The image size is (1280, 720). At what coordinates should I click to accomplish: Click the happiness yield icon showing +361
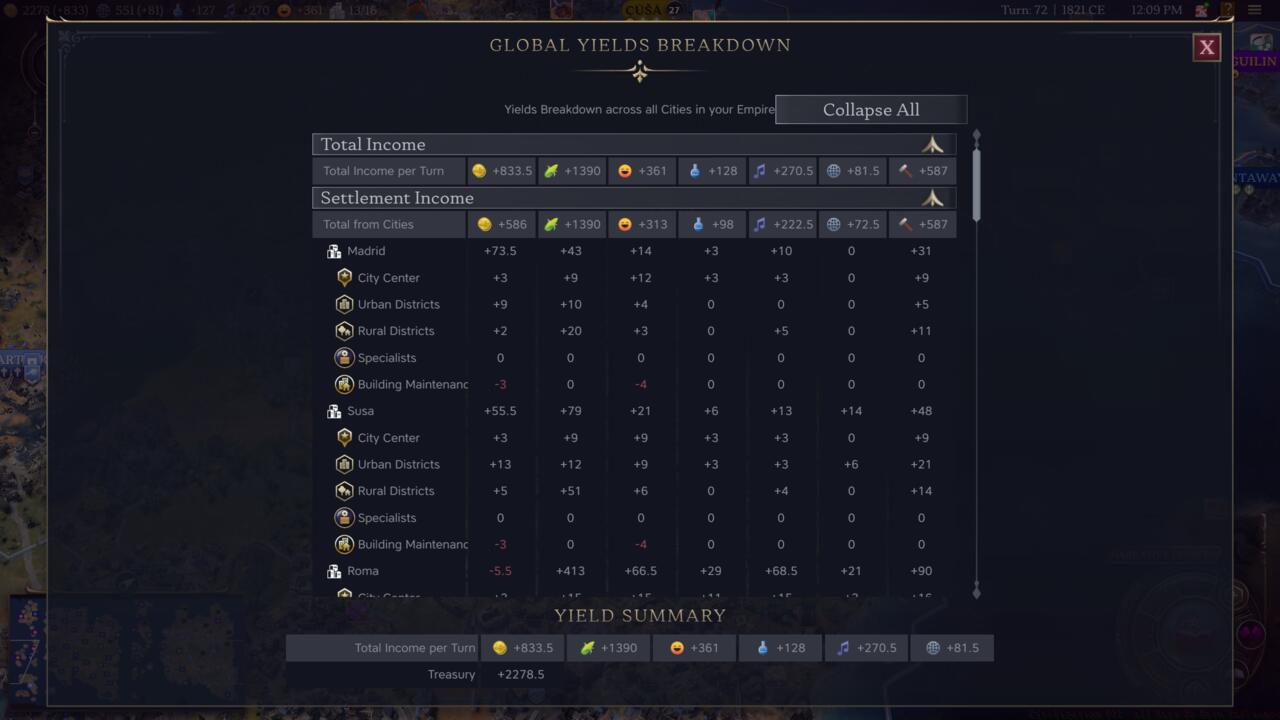(x=622, y=171)
